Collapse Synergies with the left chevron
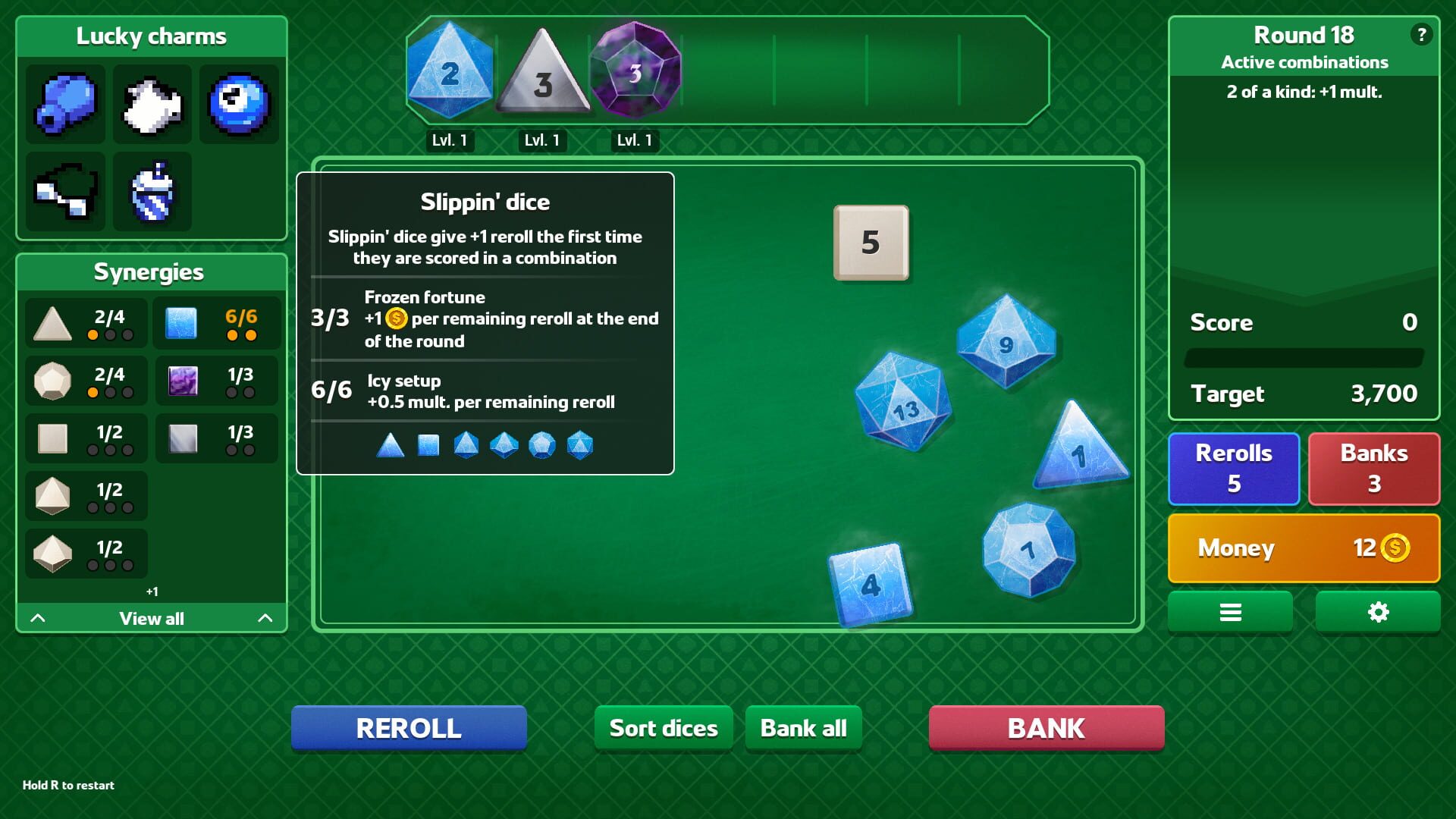The height and width of the screenshot is (819, 1456). pyautogui.click(x=38, y=618)
